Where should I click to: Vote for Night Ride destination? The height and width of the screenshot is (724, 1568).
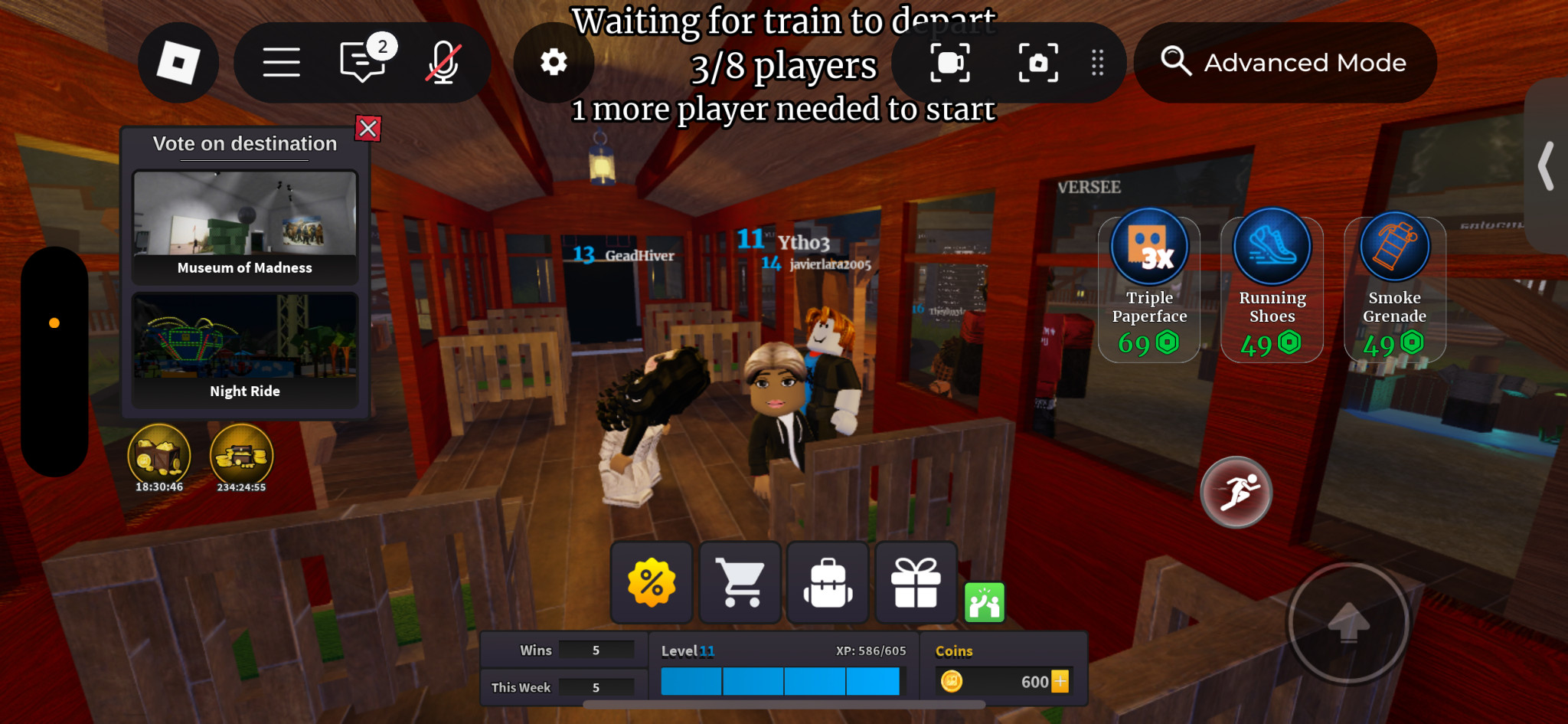tap(245, 349)
